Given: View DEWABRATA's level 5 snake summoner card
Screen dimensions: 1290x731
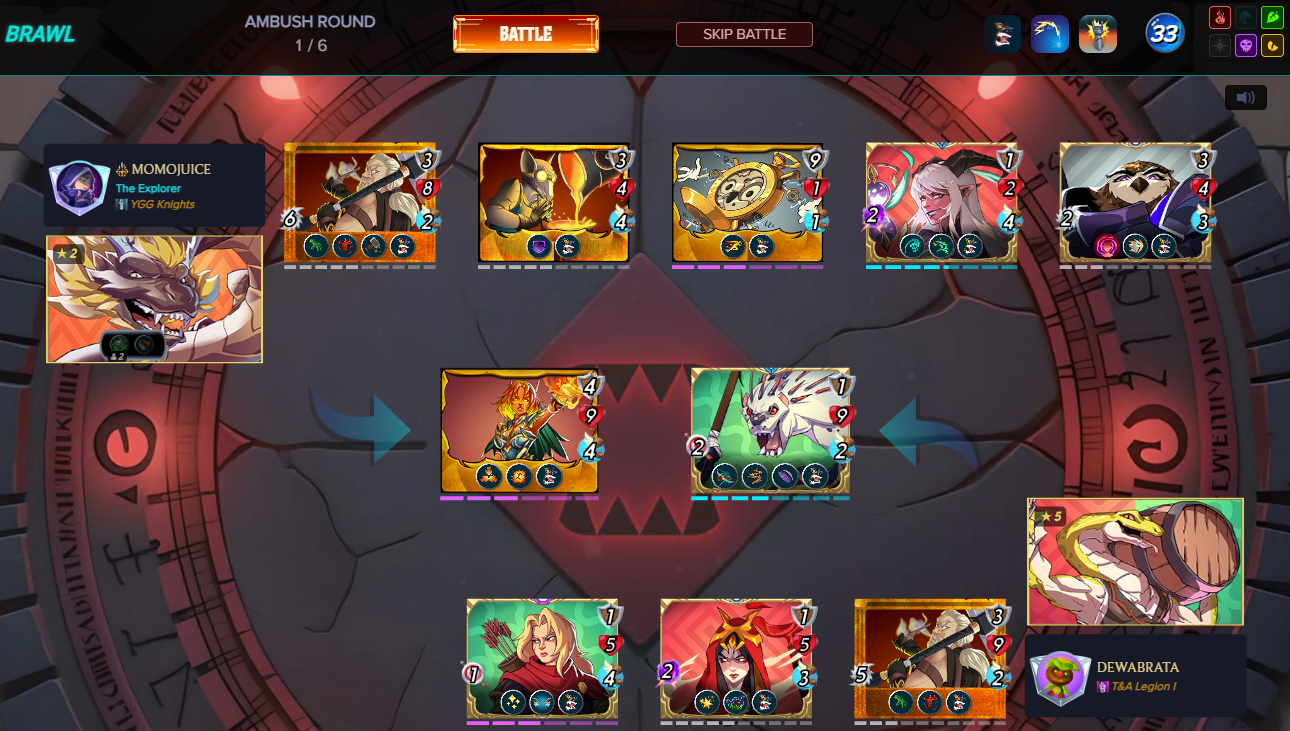Looking at the screenshot, I should (1135, 562).
